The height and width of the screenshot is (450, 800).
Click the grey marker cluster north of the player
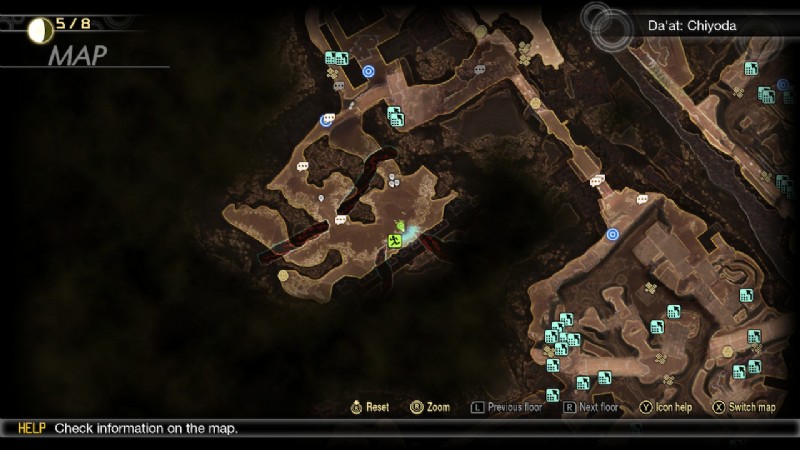click(x=394, y=180)
